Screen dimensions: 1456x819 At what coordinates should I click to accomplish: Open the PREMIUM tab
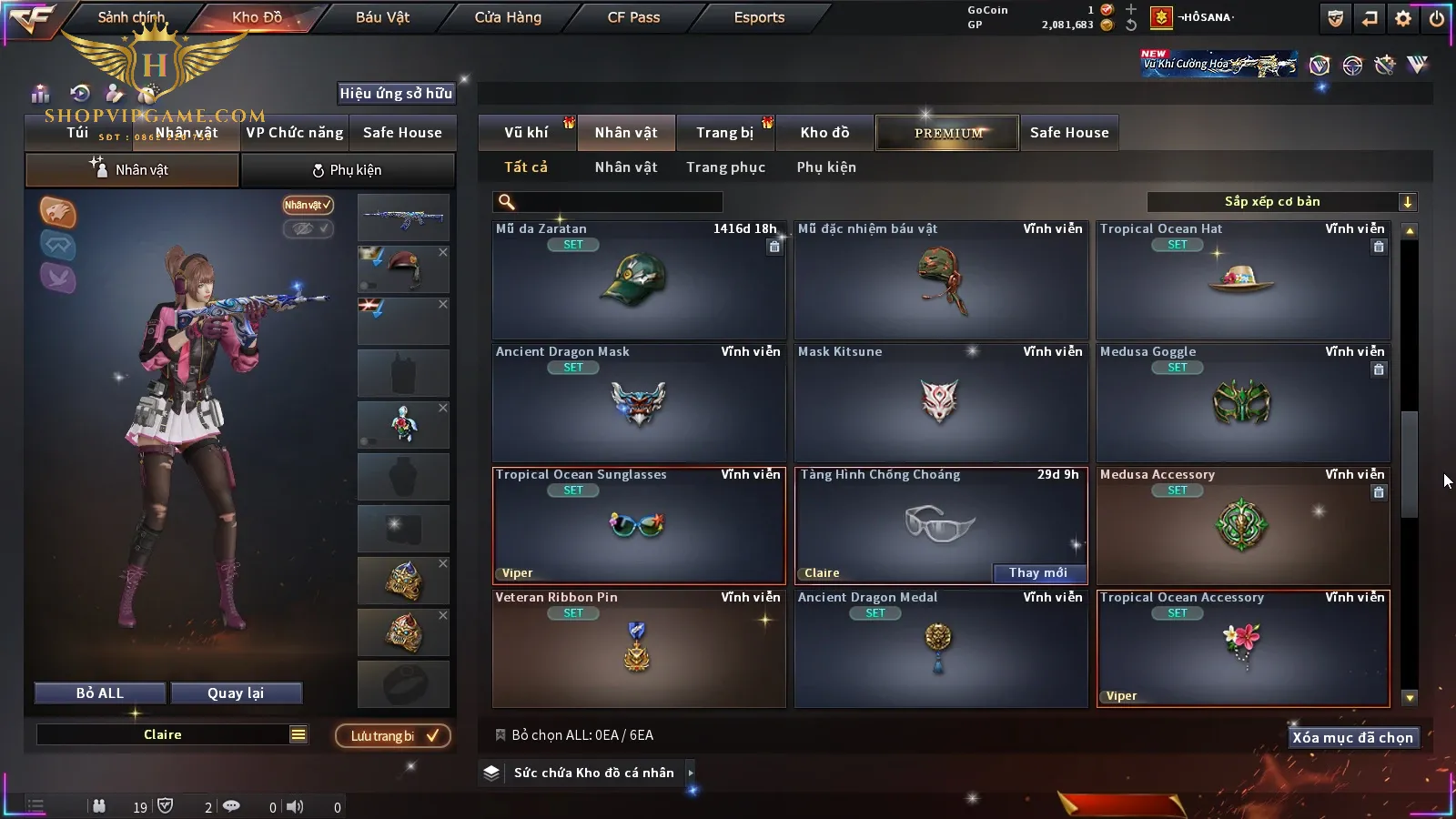[948, 133]
